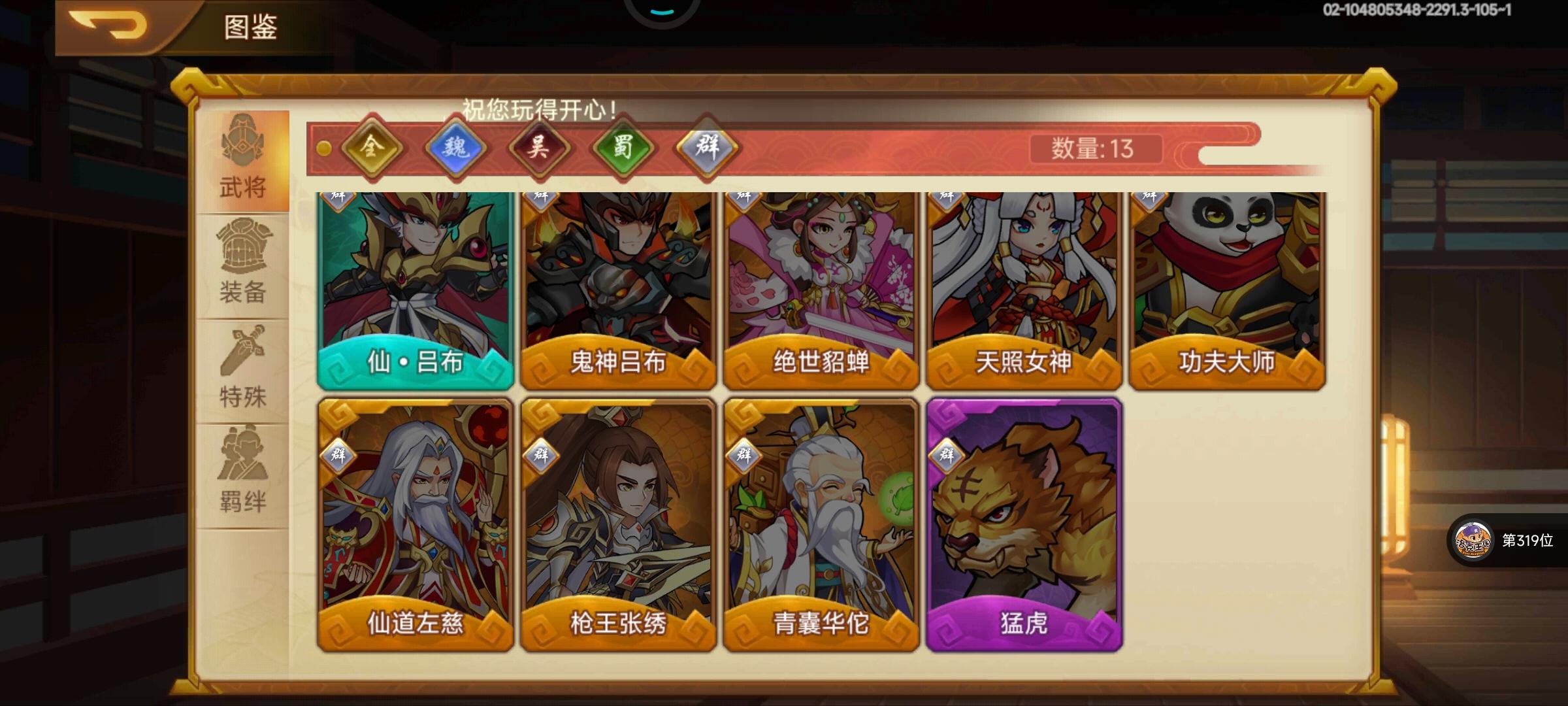Toggle the 吴 faction filter
The width and height of the screenshot is (1568, 706).
tap(541, 149)
